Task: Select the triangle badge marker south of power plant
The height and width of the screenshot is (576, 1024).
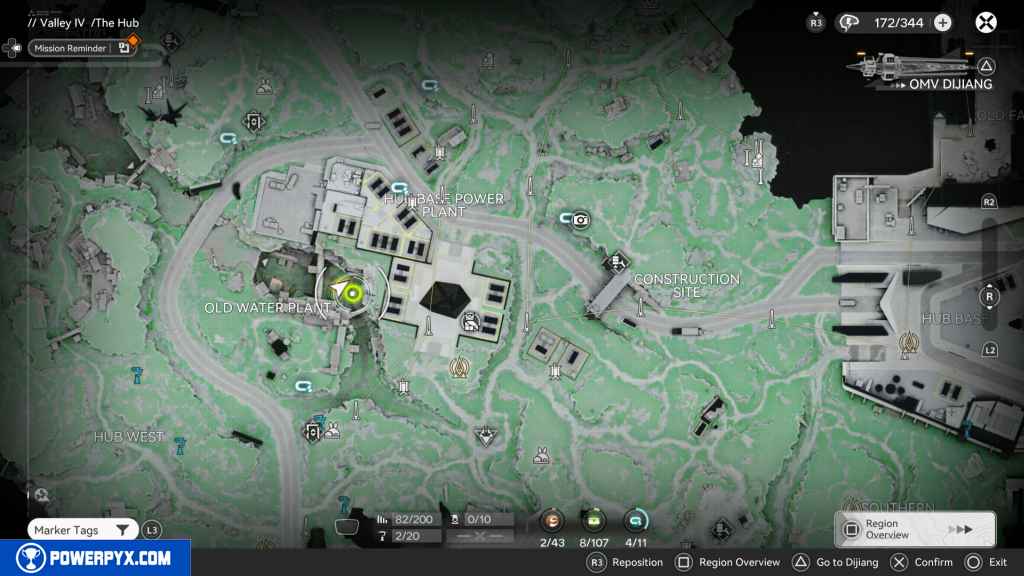Action: [x=487, y=435]
